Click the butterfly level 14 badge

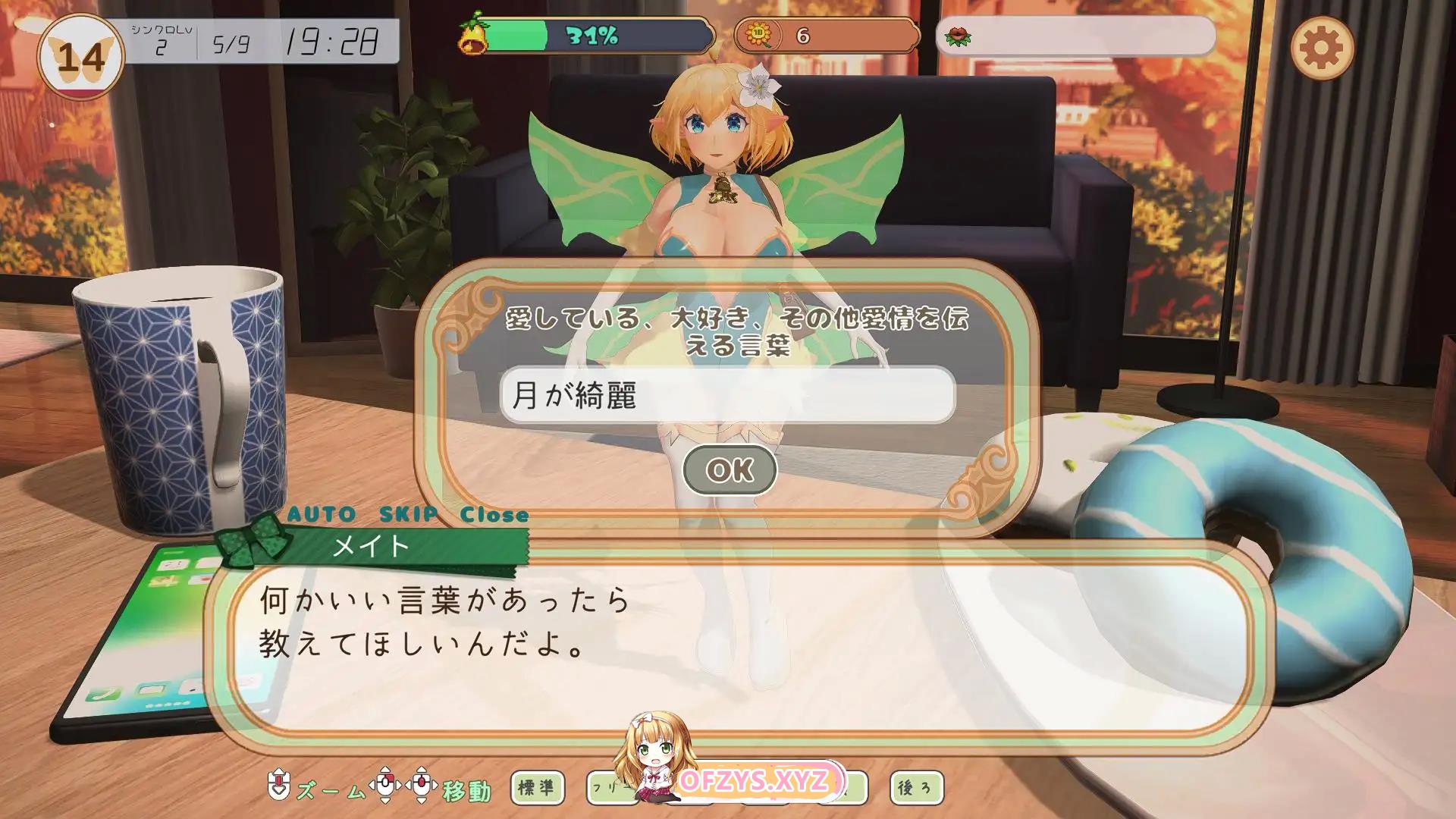80,58
